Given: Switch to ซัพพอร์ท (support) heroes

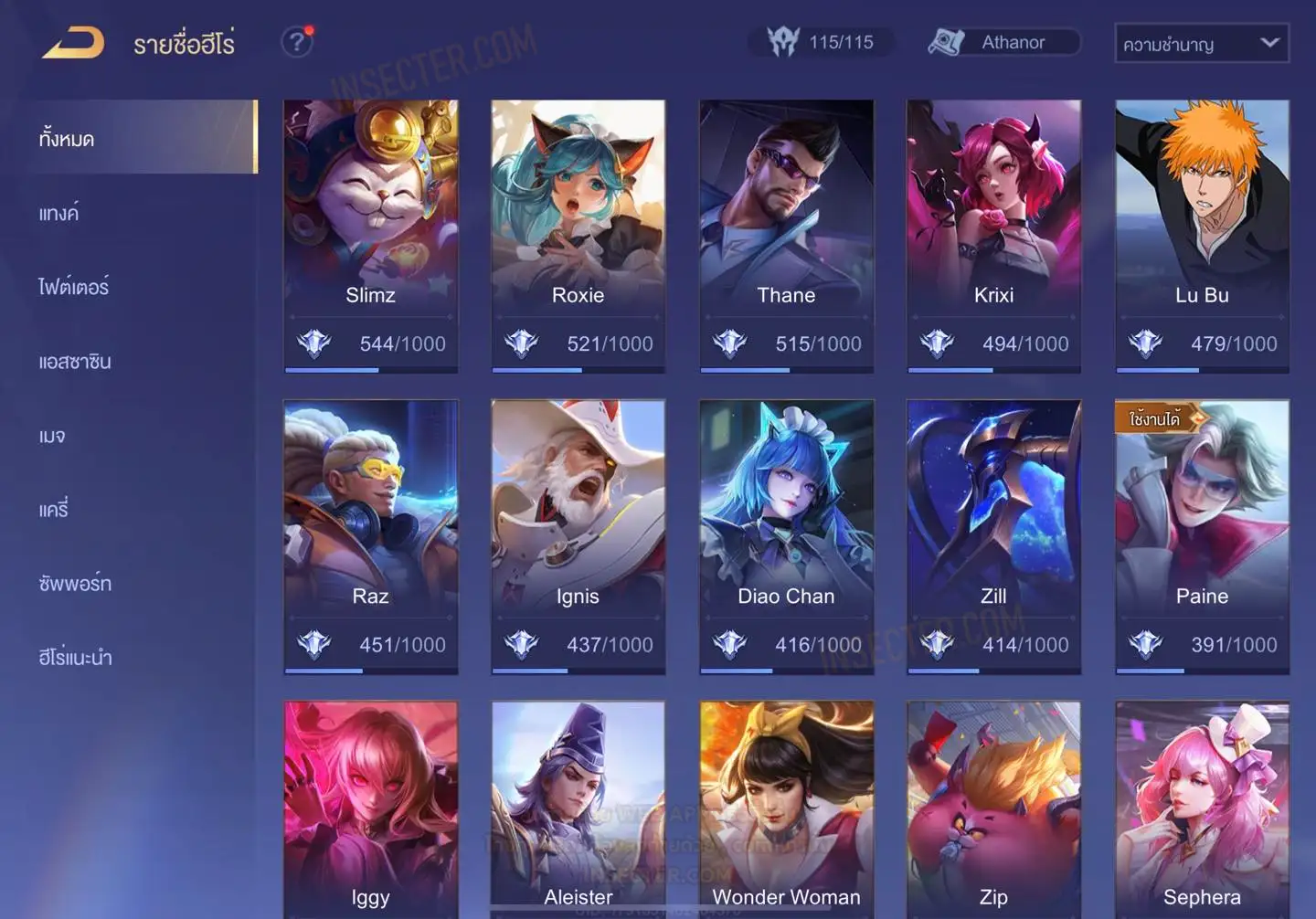Looking at the screenshot, I should (75, 583).
